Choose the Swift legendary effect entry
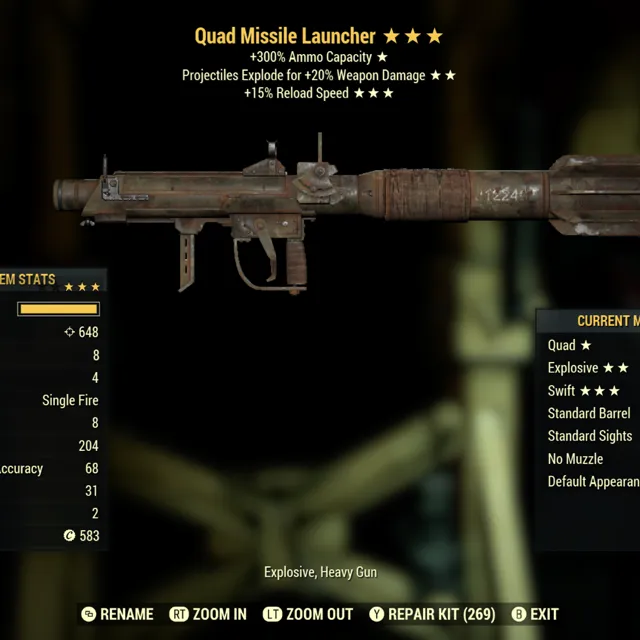The image size is (640, 640). [584, 390]
